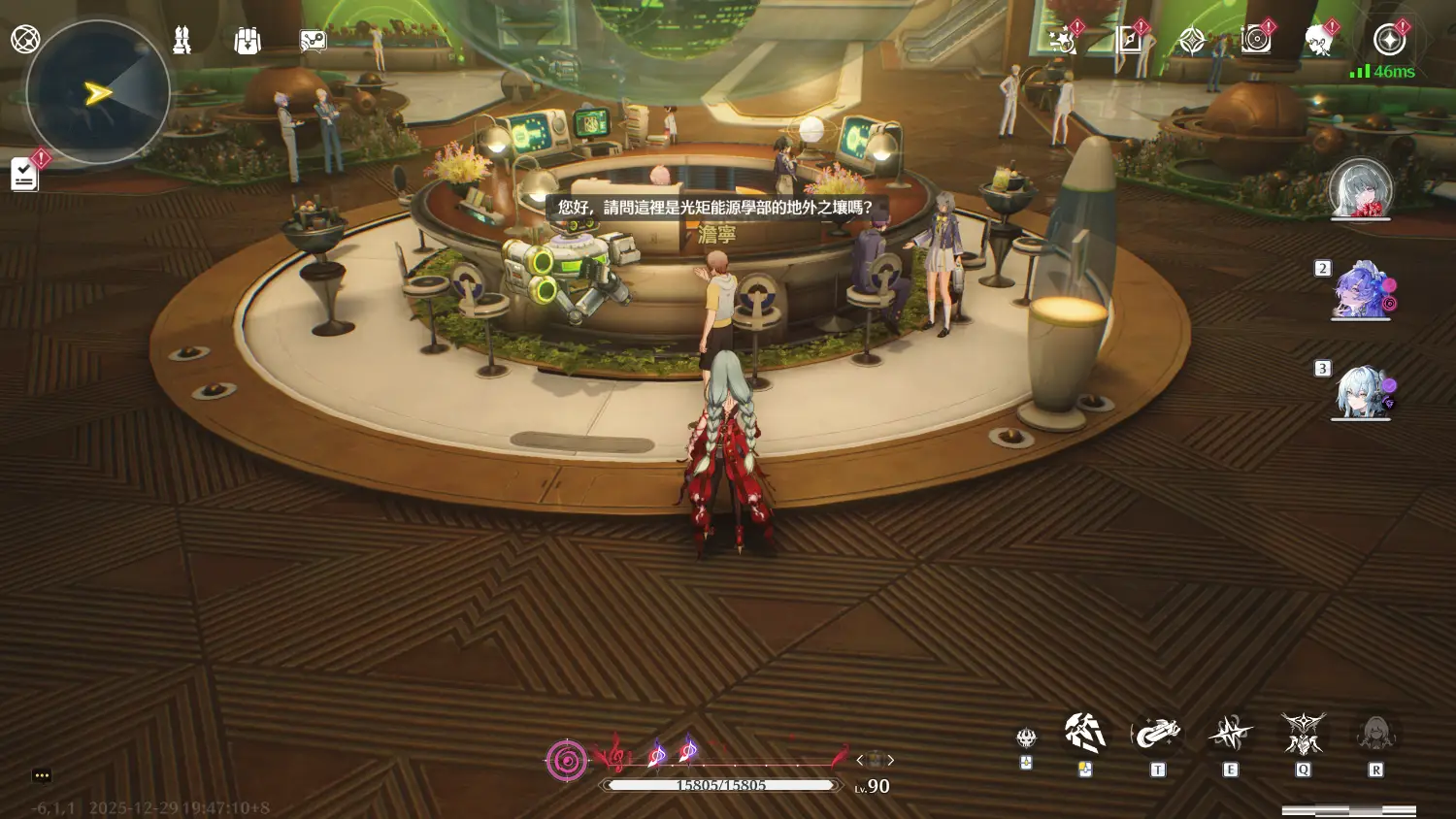Trigger the horned echo skill

(x=1303, y=735)
